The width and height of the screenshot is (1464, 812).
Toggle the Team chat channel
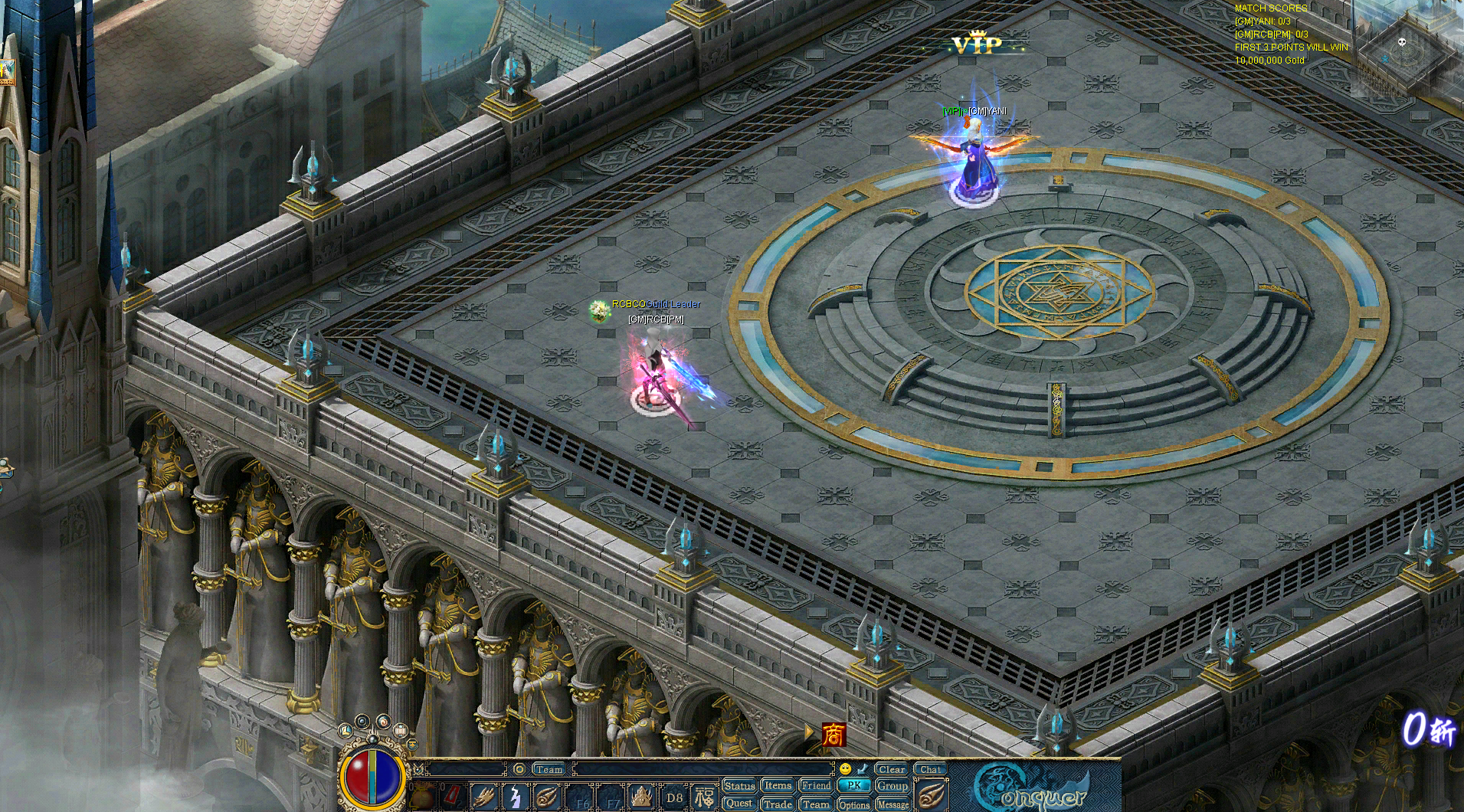(549, 769)
